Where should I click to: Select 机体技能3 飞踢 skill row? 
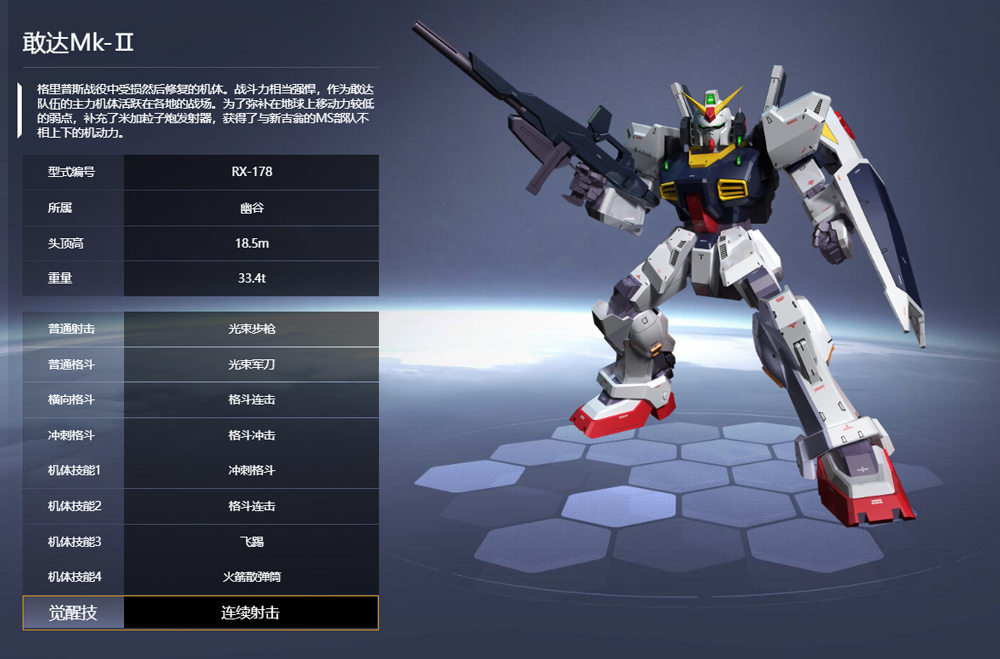click(x=200, y=541)
